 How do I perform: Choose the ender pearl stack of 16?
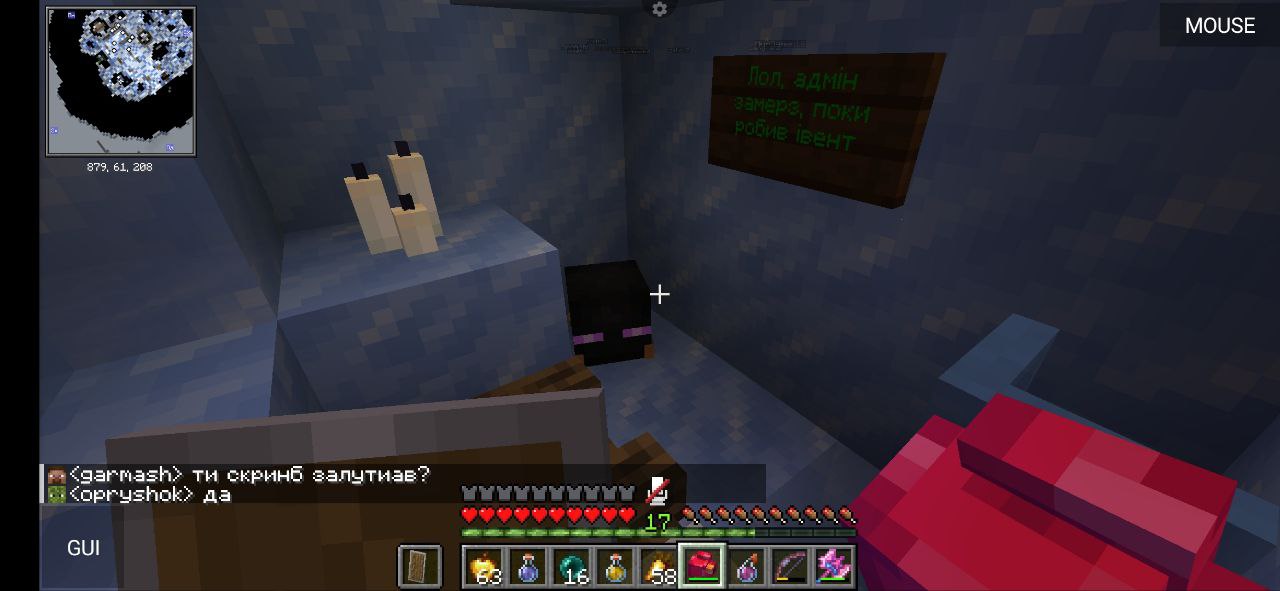572,567
